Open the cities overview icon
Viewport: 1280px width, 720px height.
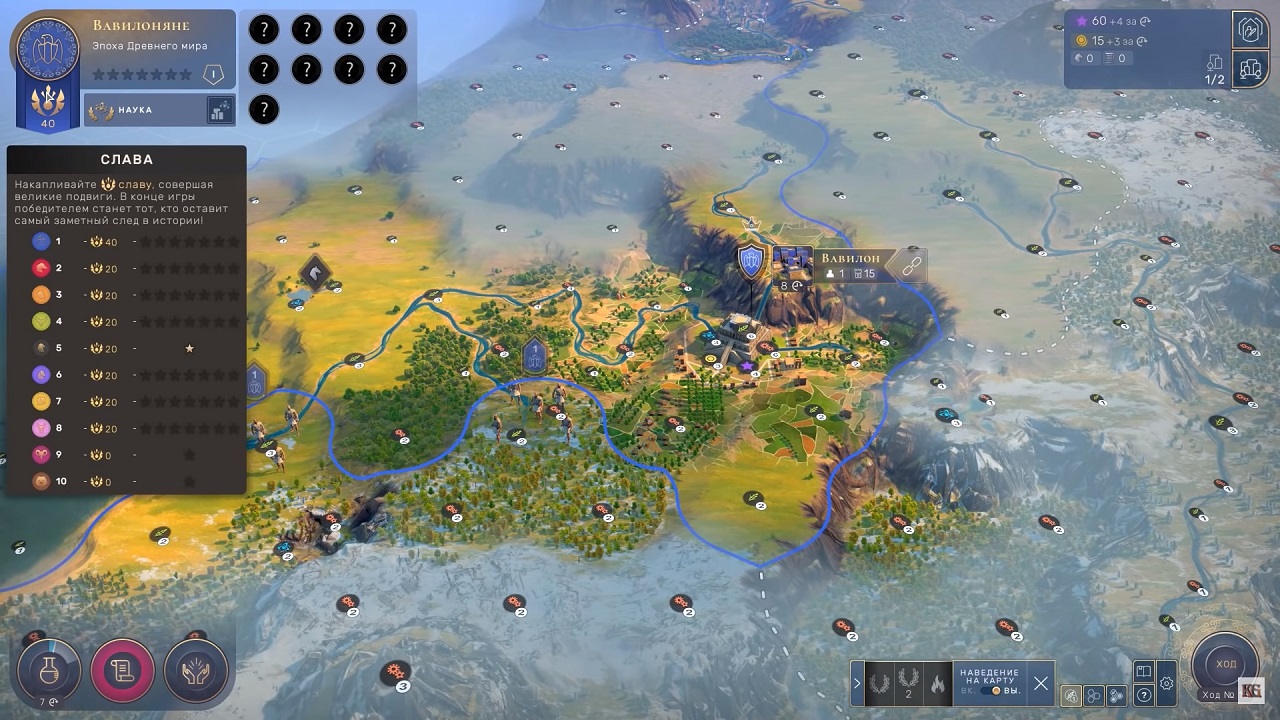tap(1250, 68)
